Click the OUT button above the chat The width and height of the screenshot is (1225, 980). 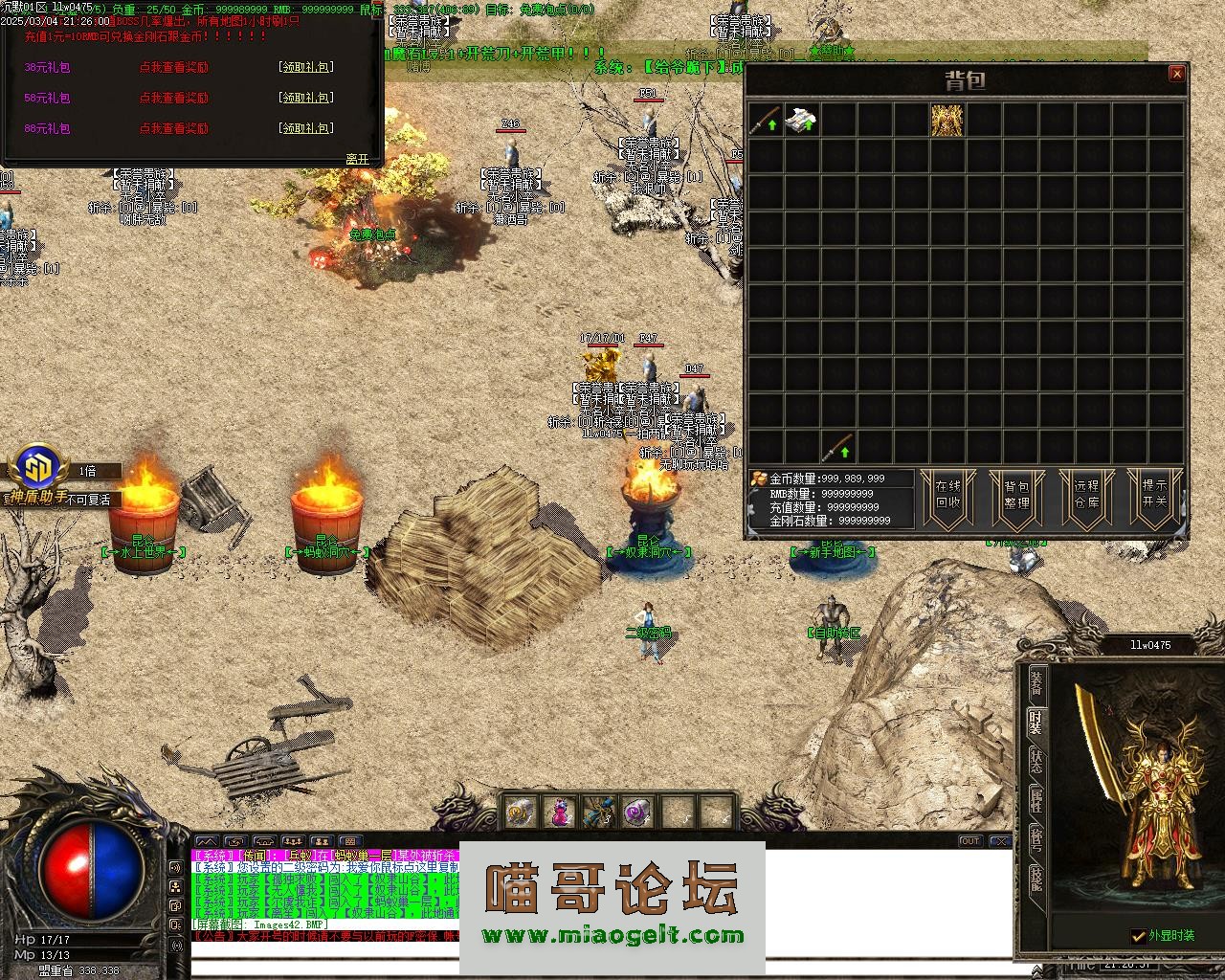coord(970,841)
